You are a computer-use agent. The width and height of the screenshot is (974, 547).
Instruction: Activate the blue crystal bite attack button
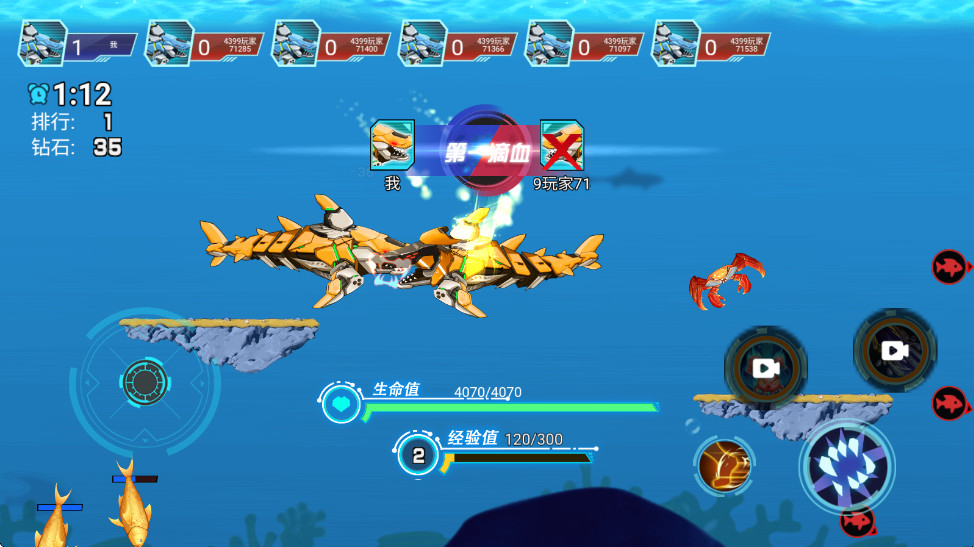tap(847, 466)
